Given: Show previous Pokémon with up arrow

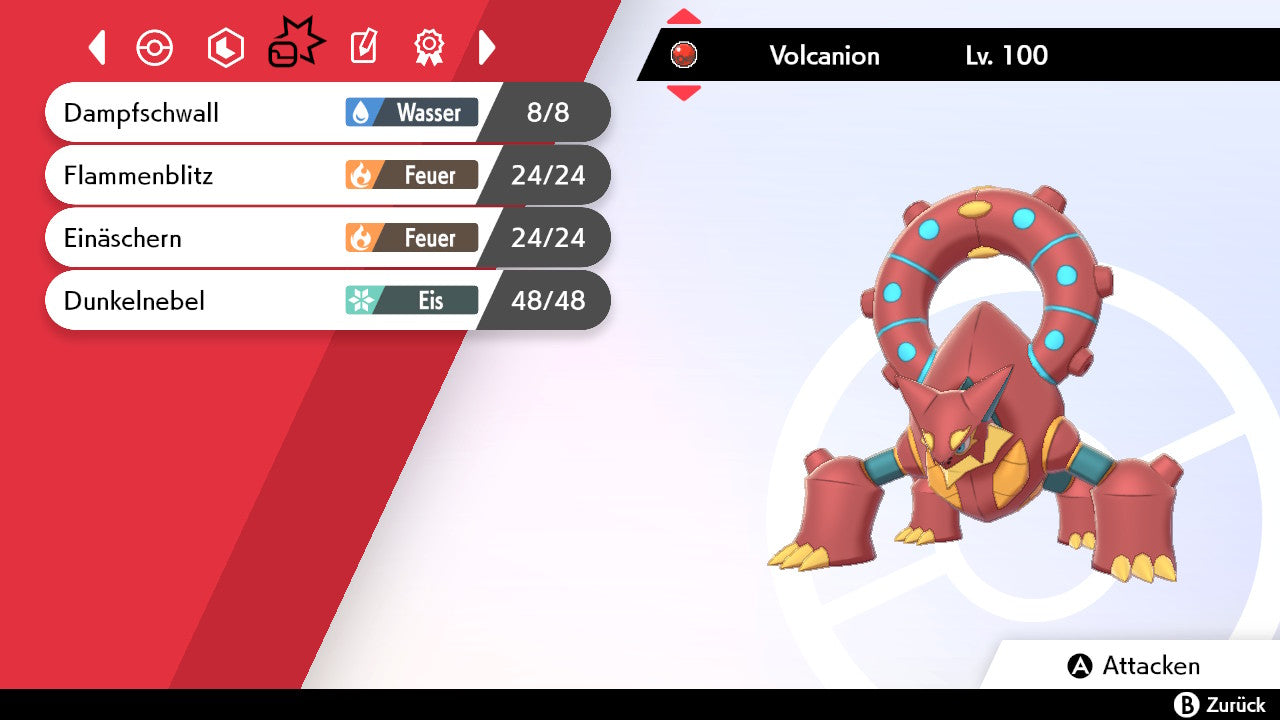Looking at the screenshot, I should [684, 17].
